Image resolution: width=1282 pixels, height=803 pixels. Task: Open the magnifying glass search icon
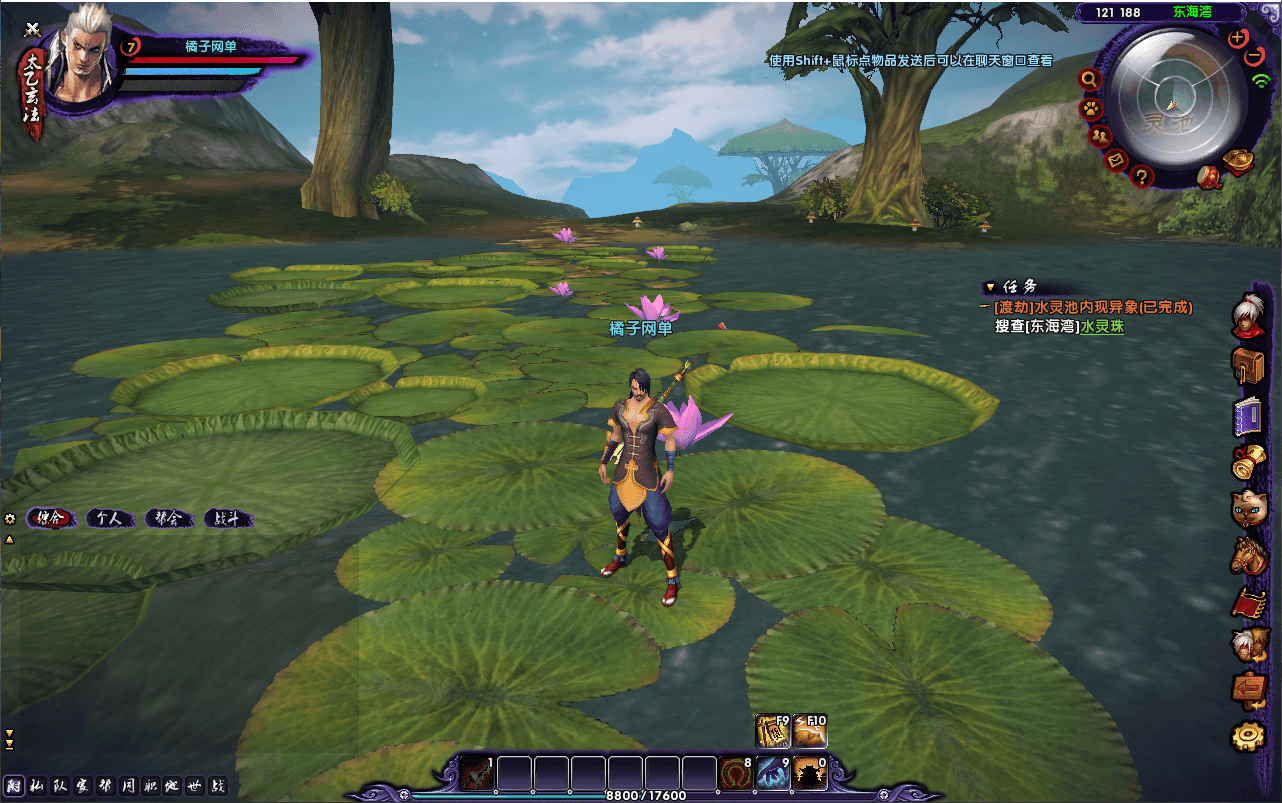coord(1089,79)
